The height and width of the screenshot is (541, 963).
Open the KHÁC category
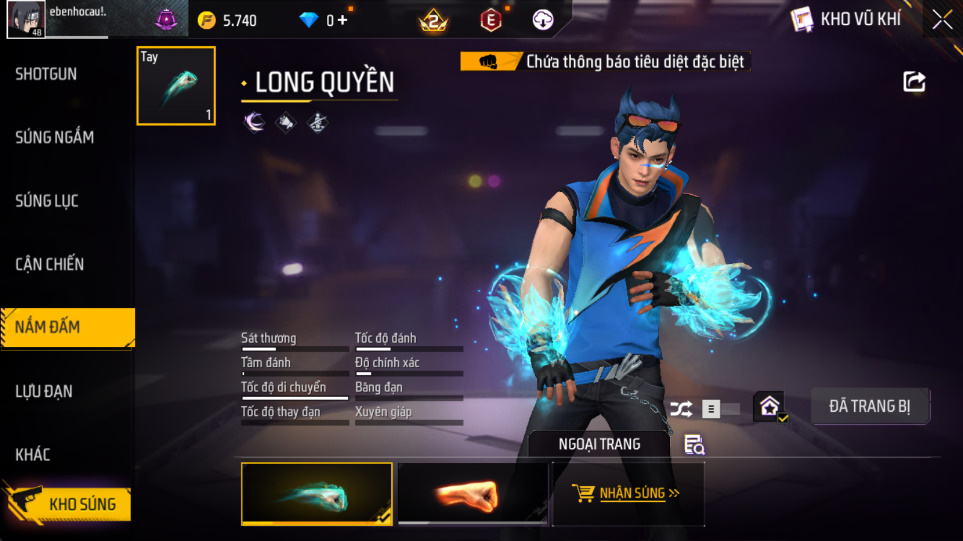(x=33, y=454)
